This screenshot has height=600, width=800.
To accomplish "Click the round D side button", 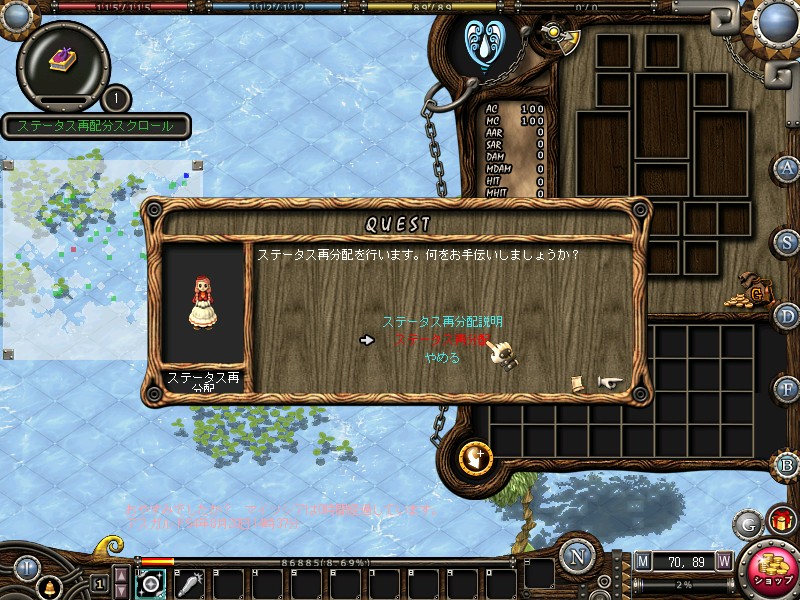I will pos(788,315).
